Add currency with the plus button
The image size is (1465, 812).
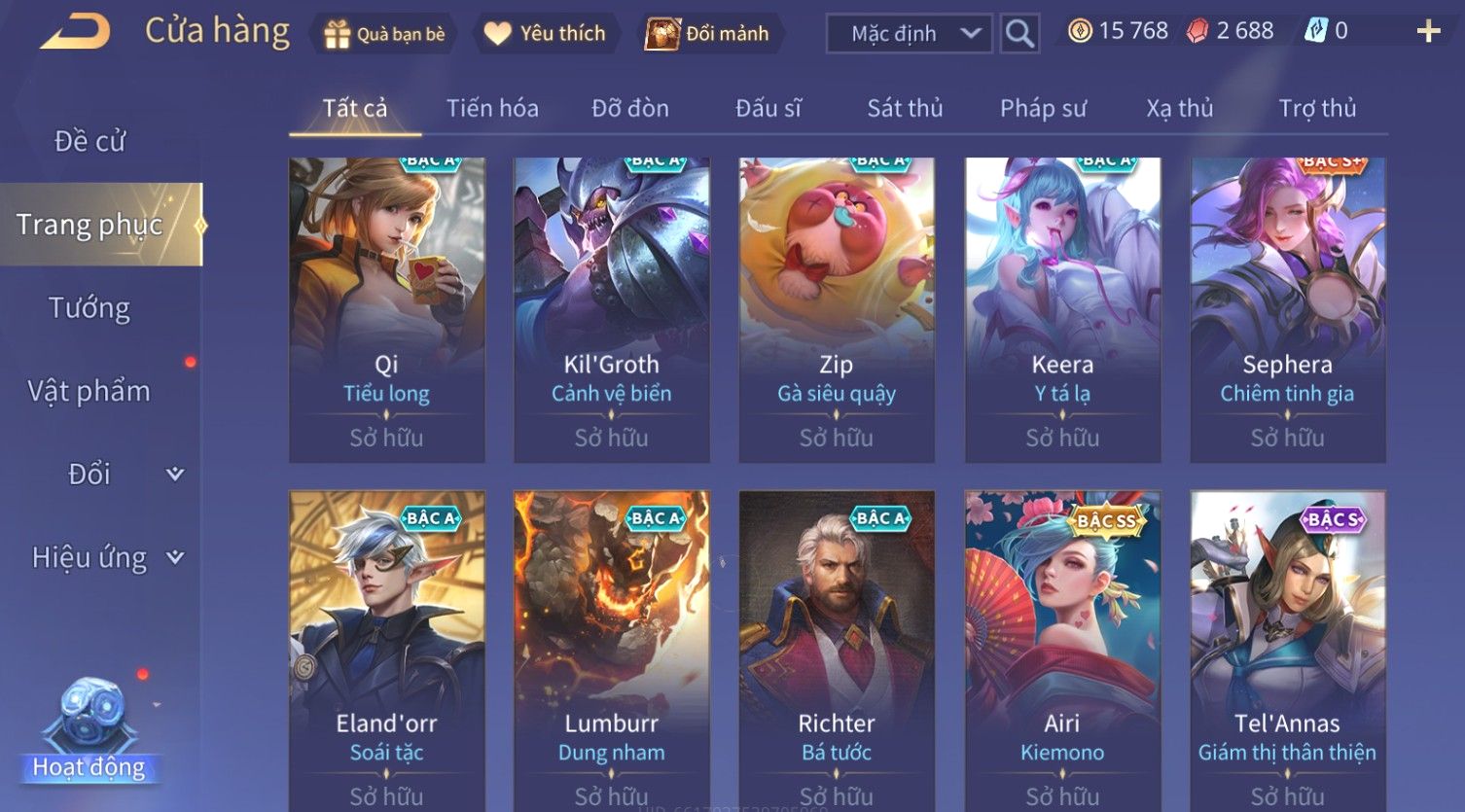(x=1427, y=32)
